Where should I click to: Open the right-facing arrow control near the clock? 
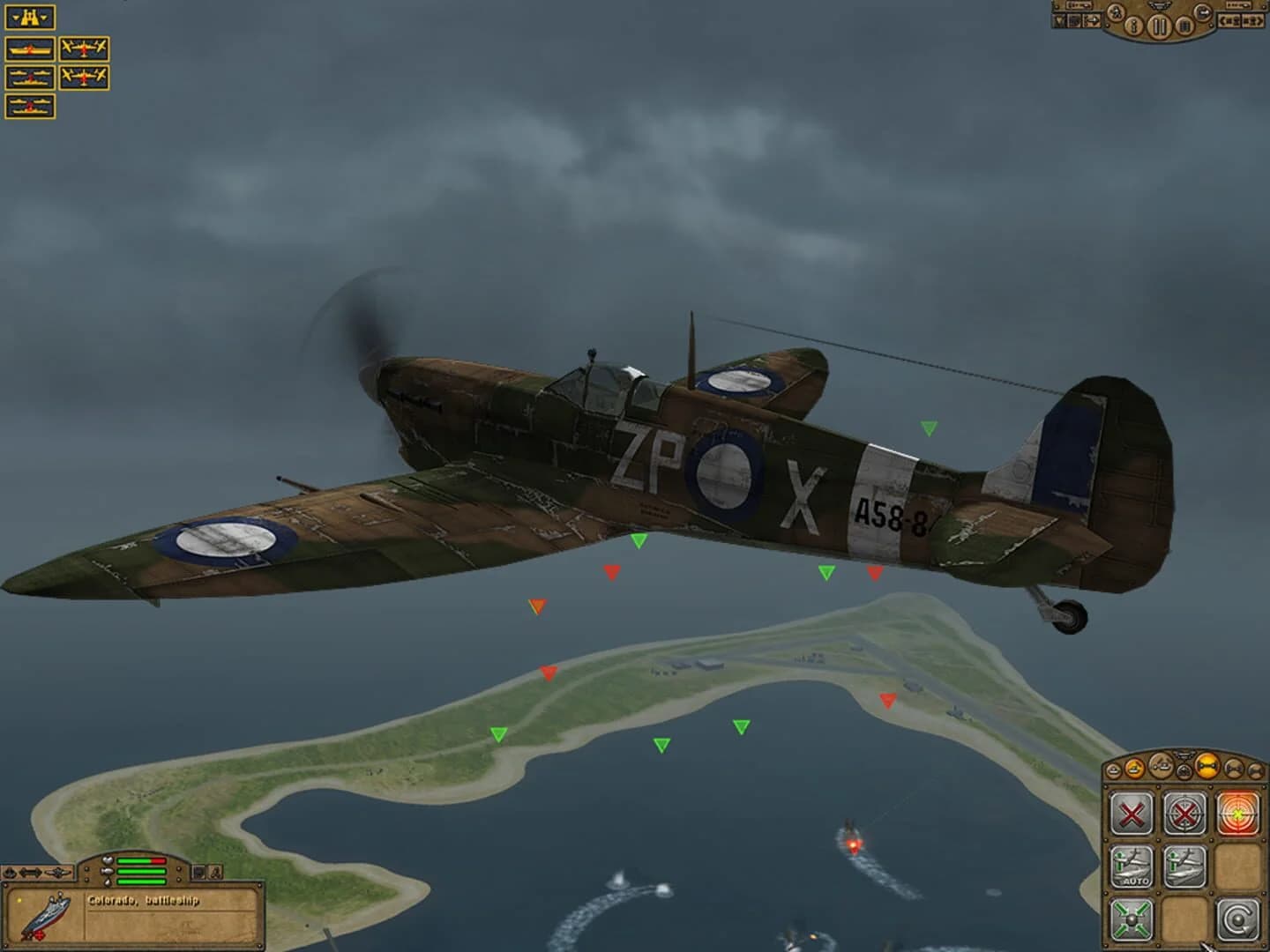point(1092,19)
